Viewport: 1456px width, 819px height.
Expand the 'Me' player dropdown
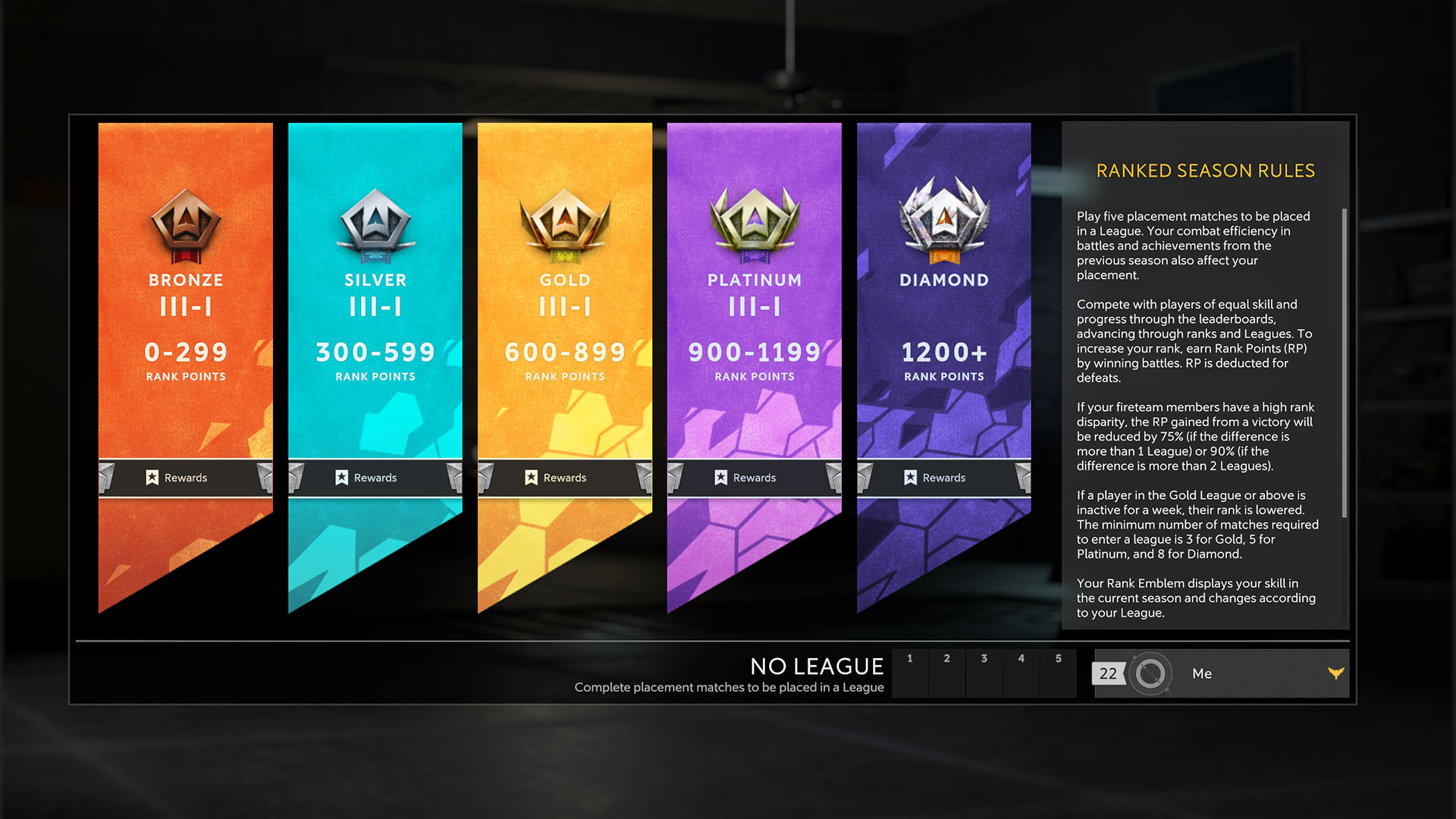coord(1335,673)
